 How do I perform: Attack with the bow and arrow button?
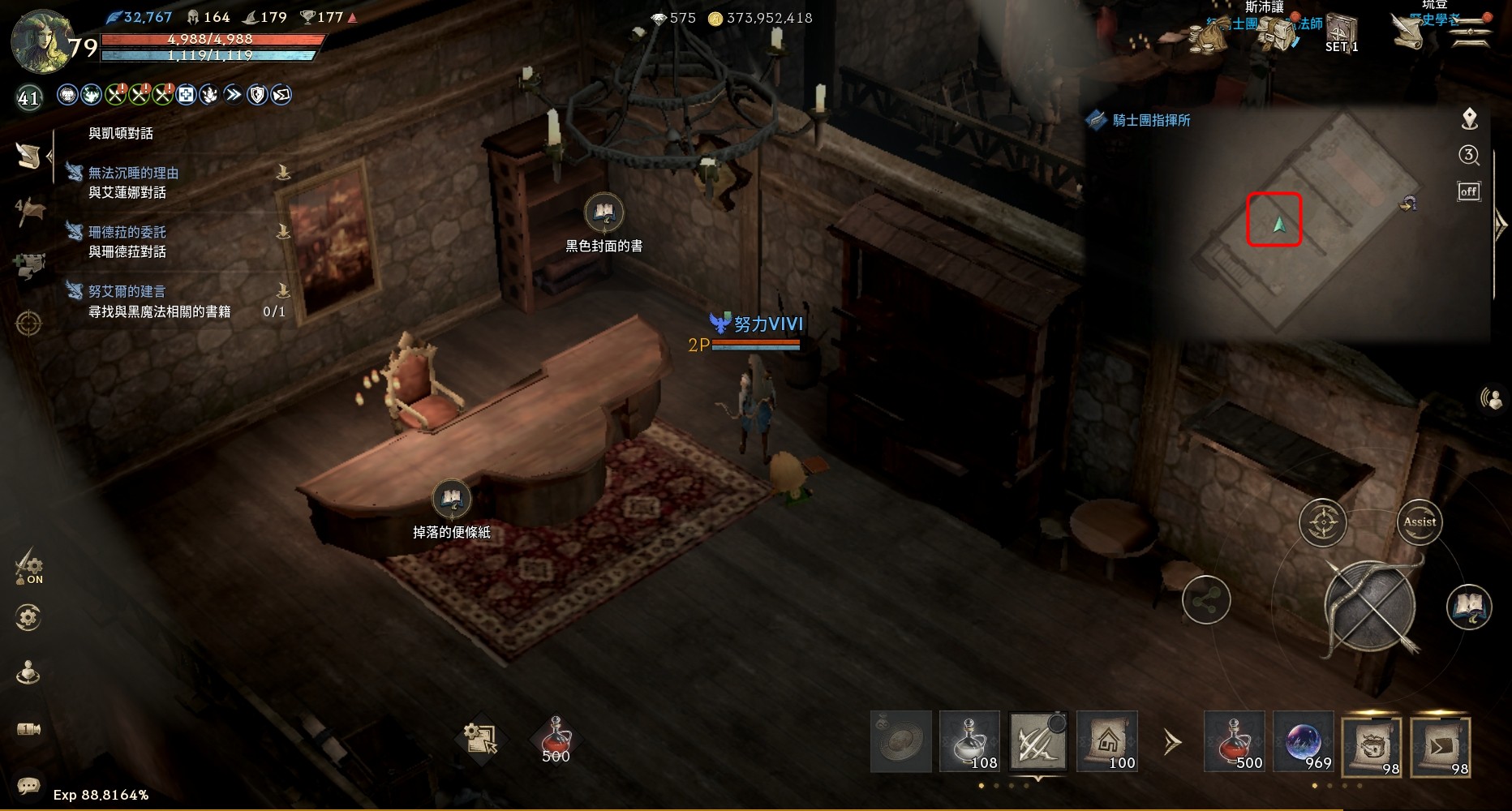tap(1370, 608)
